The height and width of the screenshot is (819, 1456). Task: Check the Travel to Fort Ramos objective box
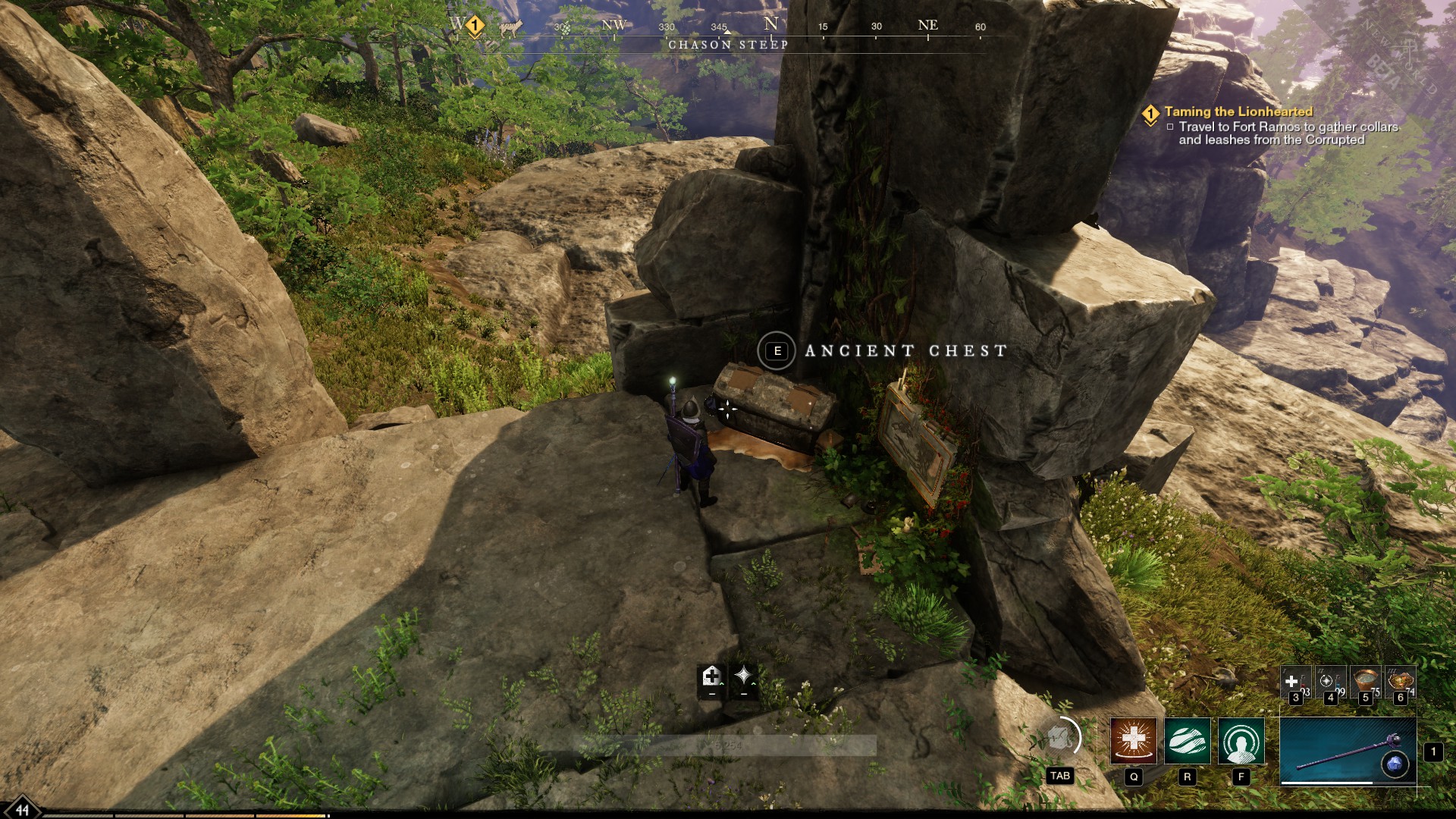pos(1172,128)
